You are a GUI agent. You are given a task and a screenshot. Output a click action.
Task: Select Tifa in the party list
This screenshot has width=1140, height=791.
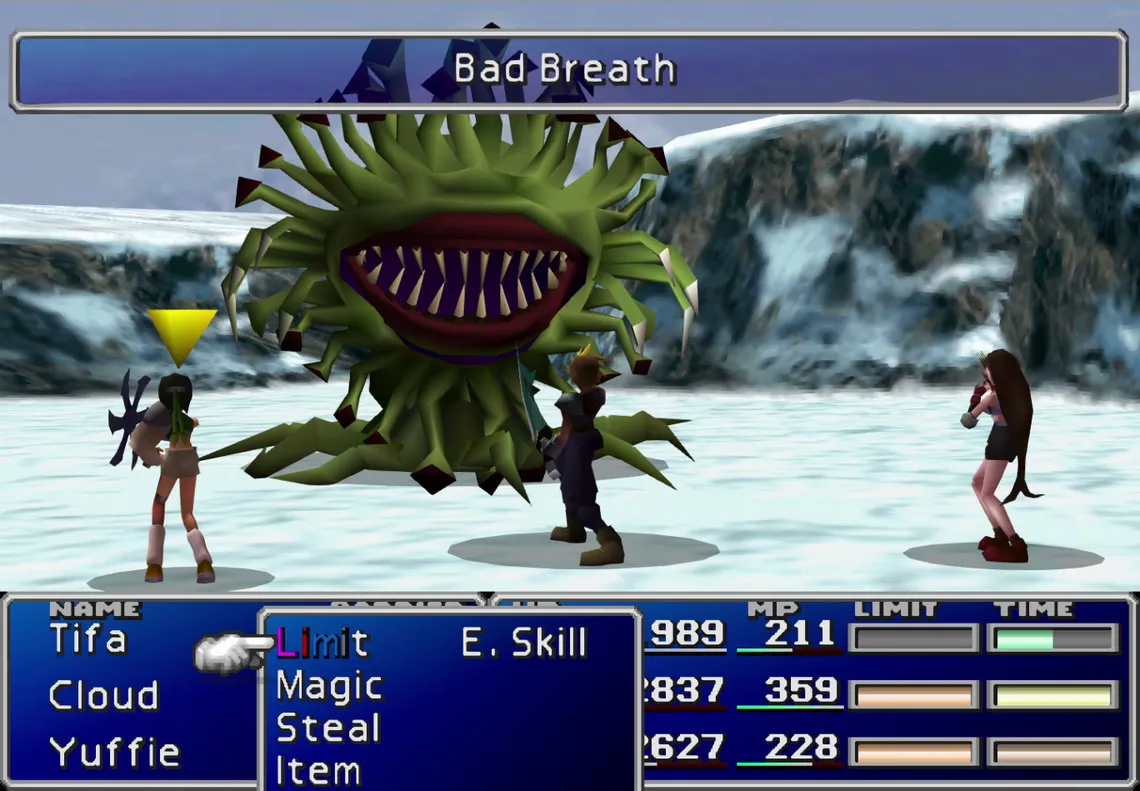(88, 639)
